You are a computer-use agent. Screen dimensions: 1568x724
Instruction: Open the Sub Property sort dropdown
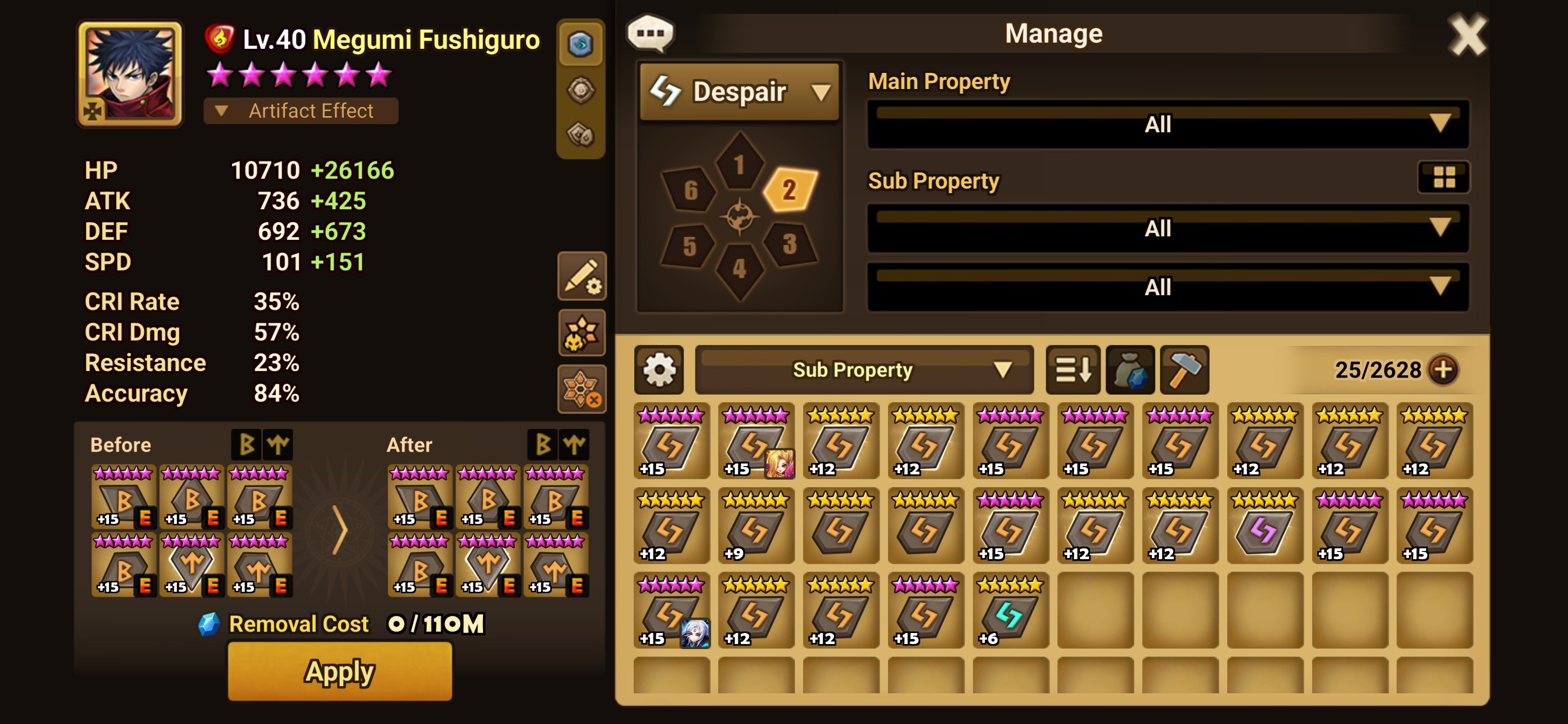[x=864, y=370]
